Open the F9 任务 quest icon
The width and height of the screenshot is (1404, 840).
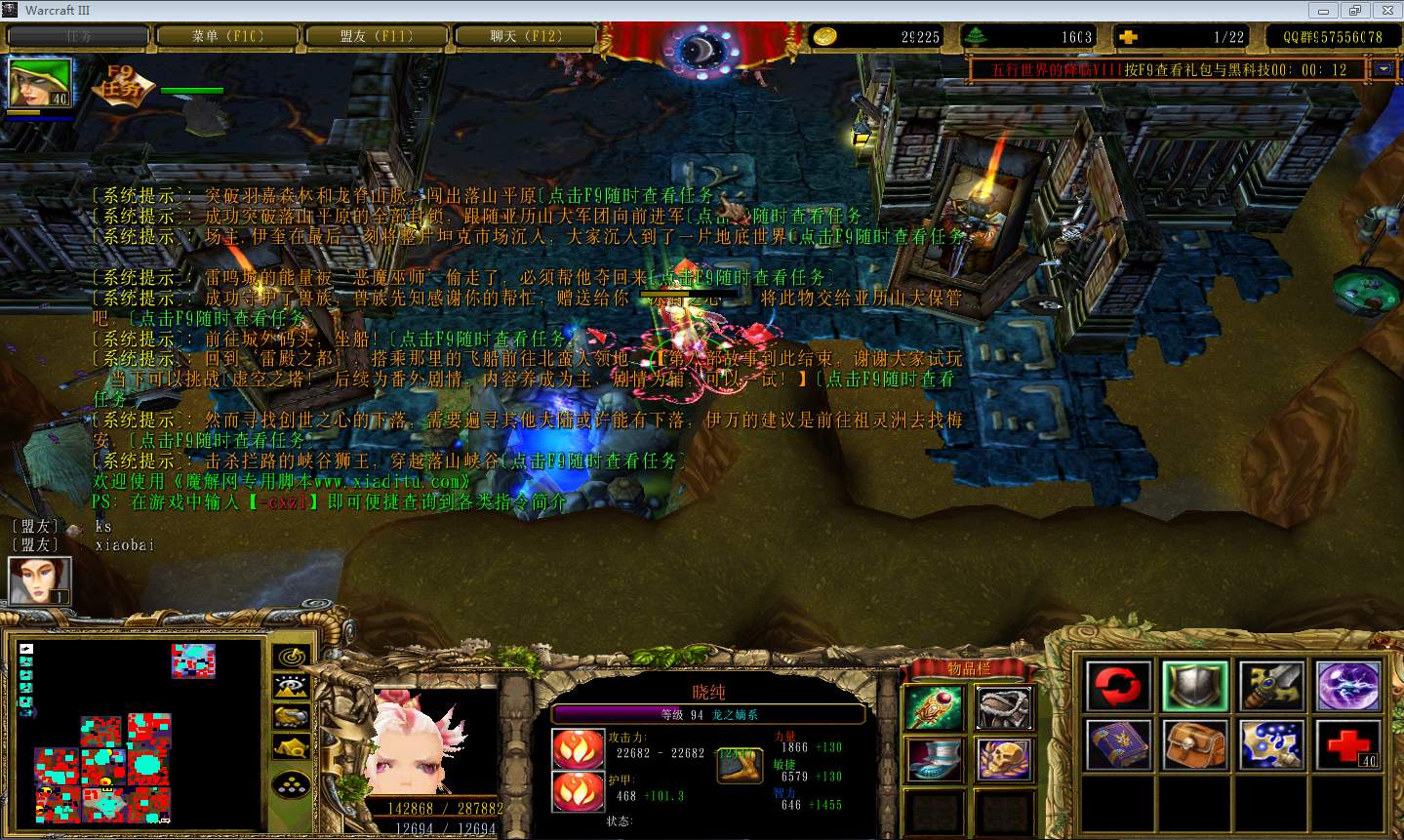(x=121, y=84)
